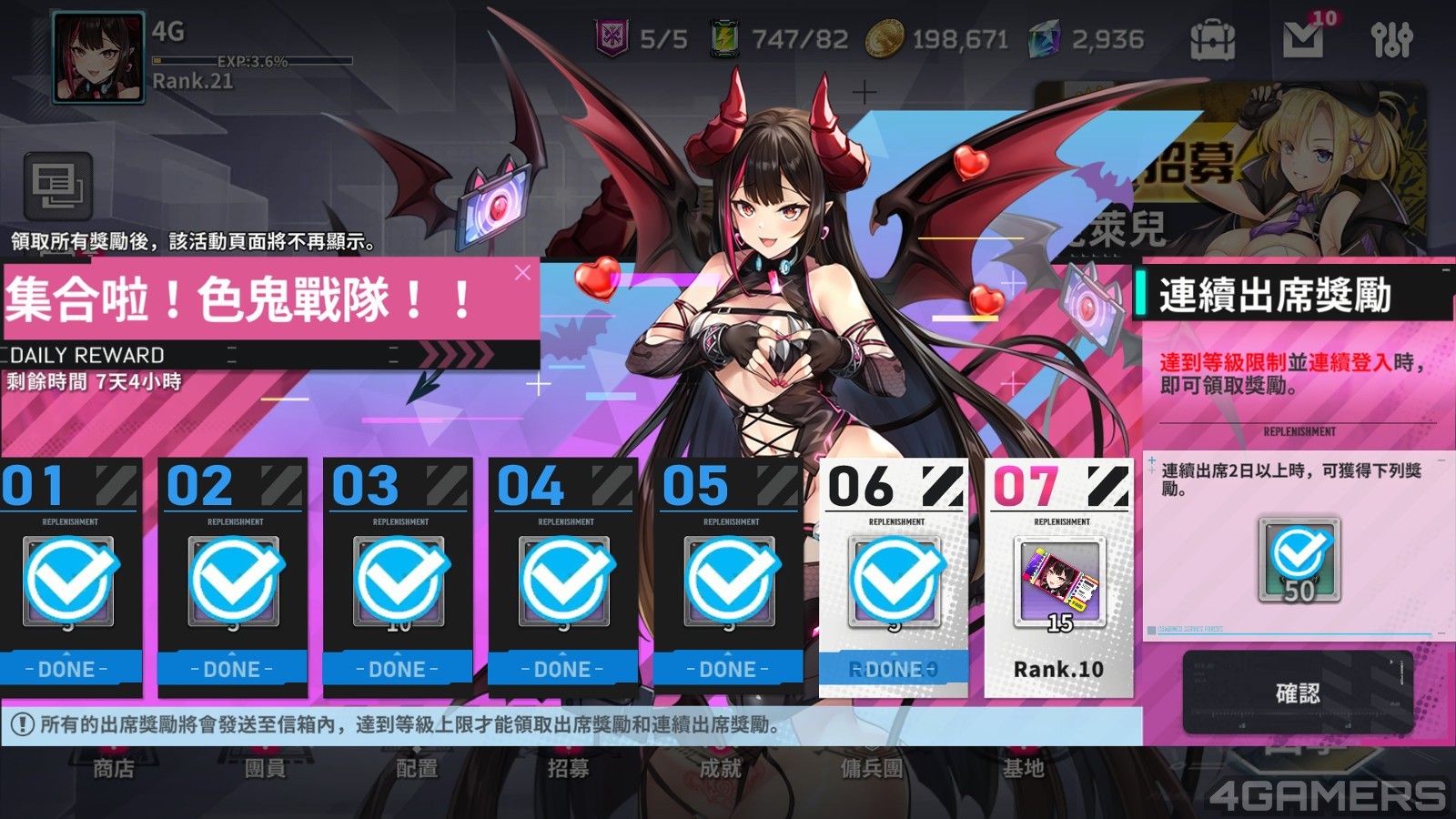Open the 商店 shop menu
This screenshot has height=819, width=1456.
(x=114, y=769)
